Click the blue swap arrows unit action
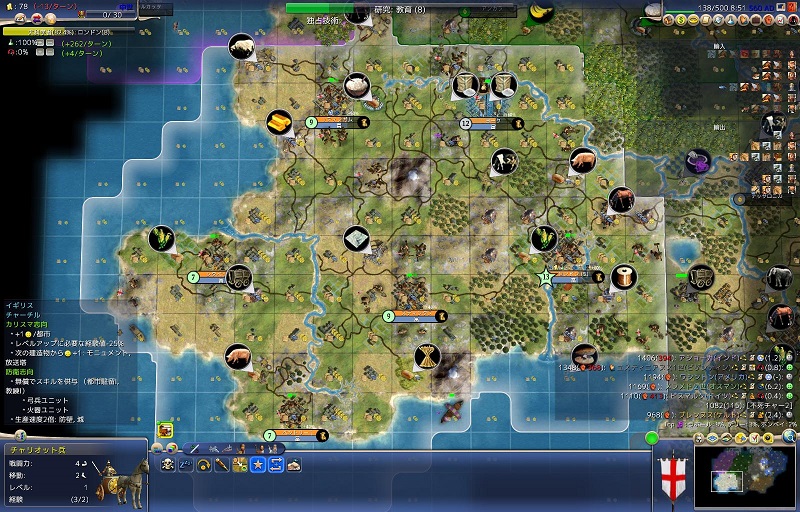800x512 pixels. click(275, 465)
